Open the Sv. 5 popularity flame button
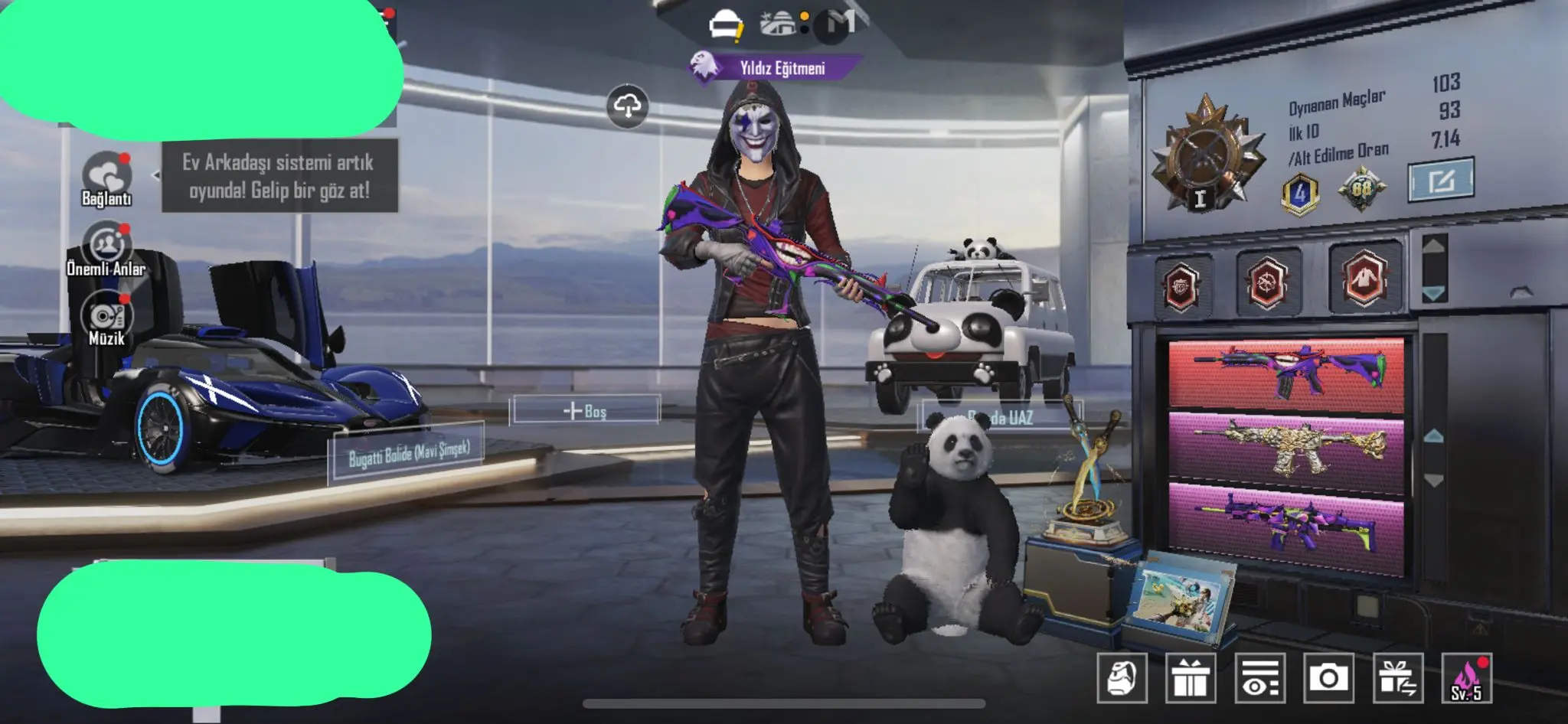The width and height of the screenshot is (1568, 724). (x=1466, y=678)
